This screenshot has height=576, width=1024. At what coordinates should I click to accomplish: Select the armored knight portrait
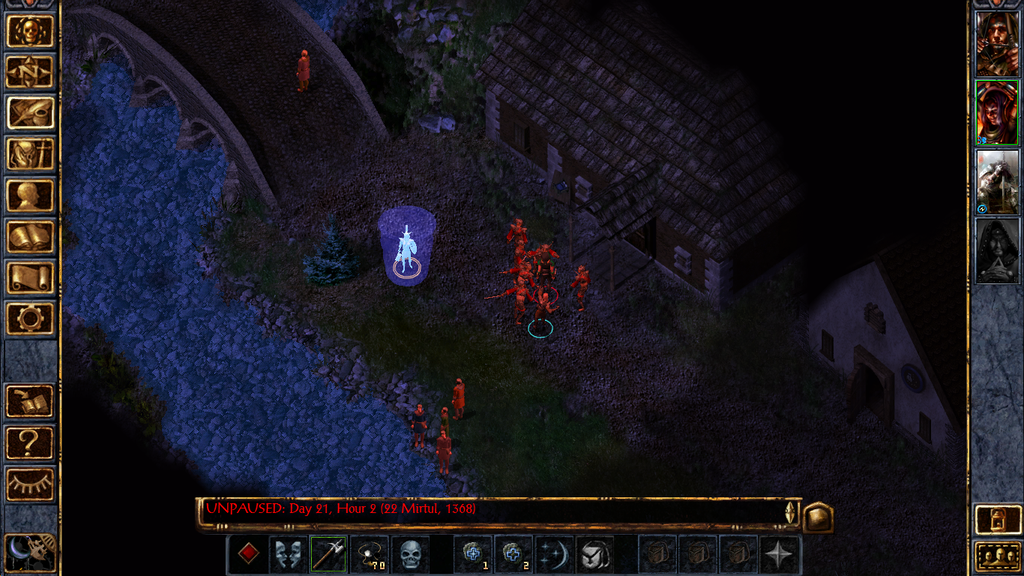997,182
